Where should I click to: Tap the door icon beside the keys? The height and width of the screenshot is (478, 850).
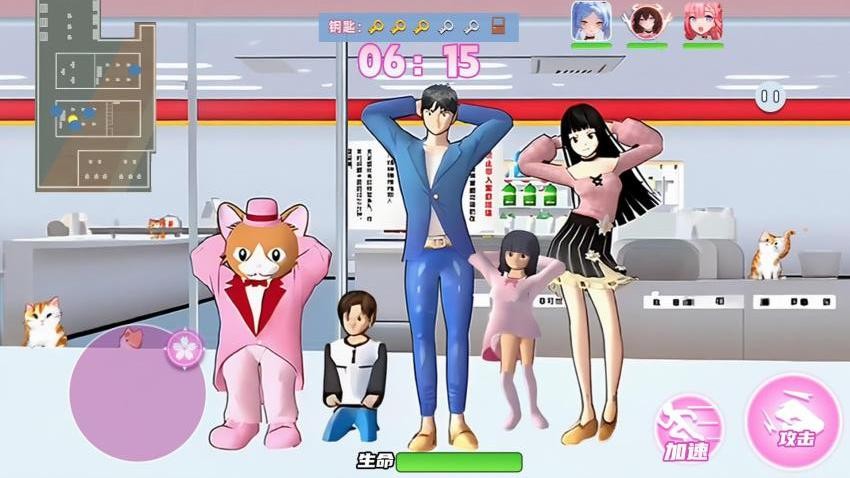click(x=497, y=26)
